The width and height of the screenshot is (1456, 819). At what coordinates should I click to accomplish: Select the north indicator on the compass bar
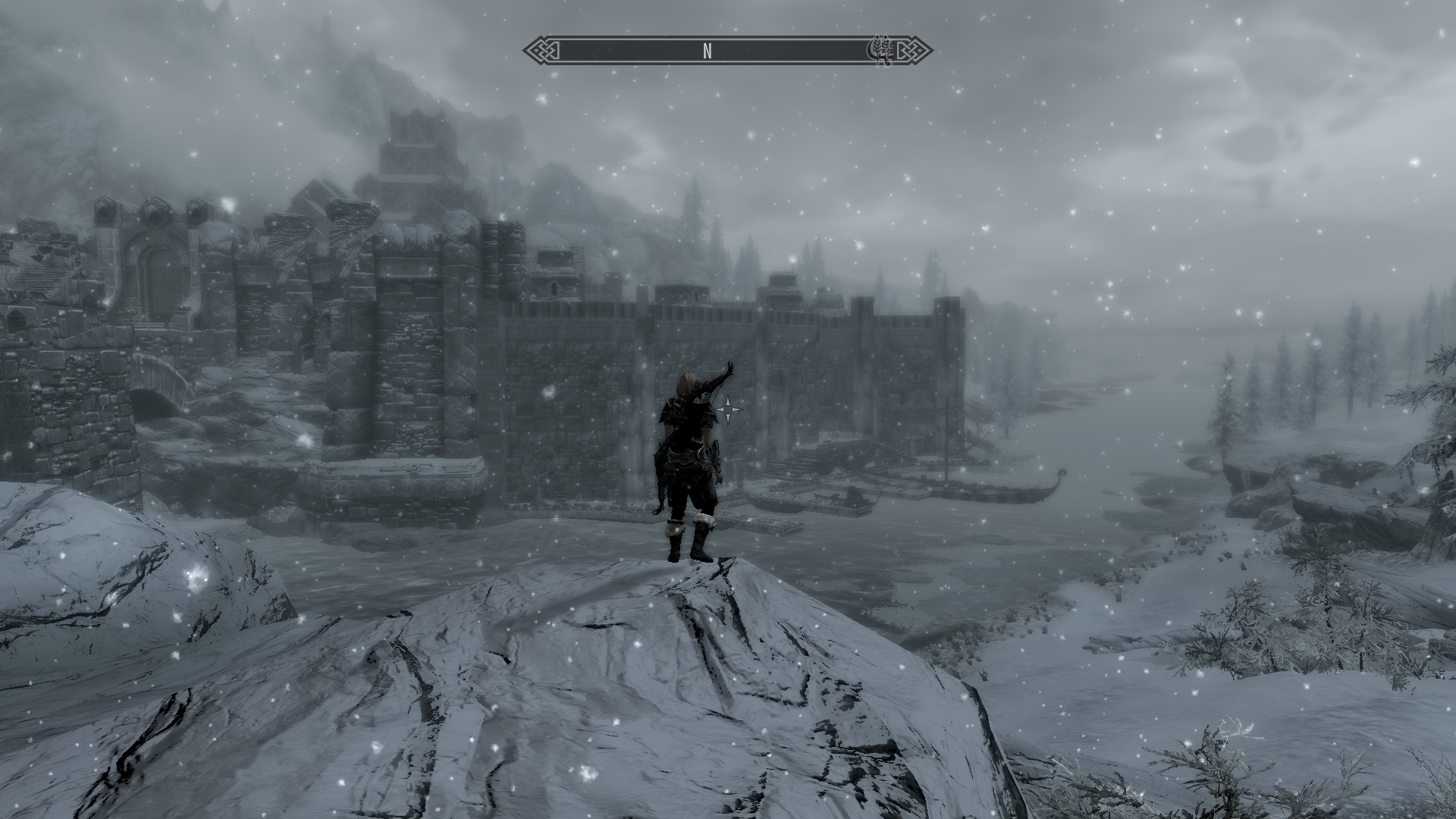(707, 52)
